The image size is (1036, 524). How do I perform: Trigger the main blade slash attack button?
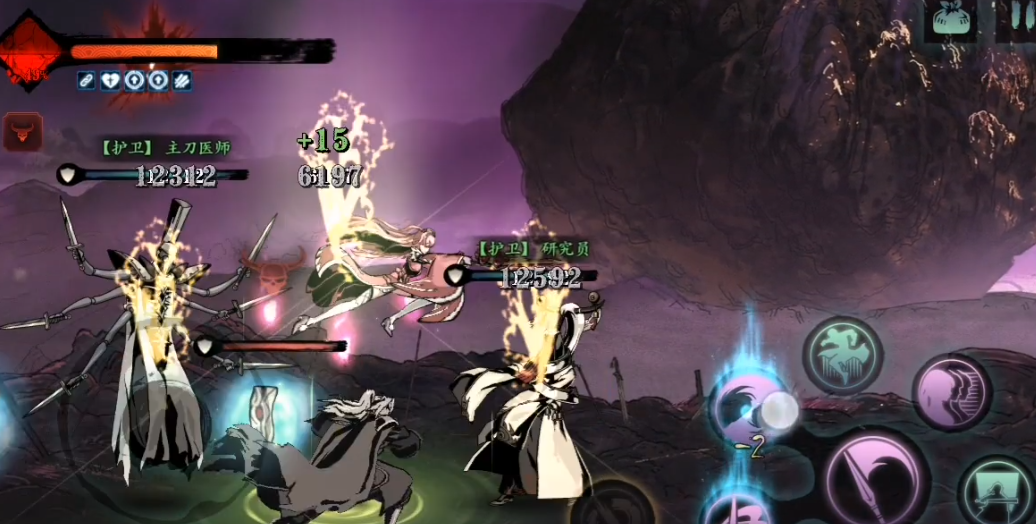click(x=876, y=478)
